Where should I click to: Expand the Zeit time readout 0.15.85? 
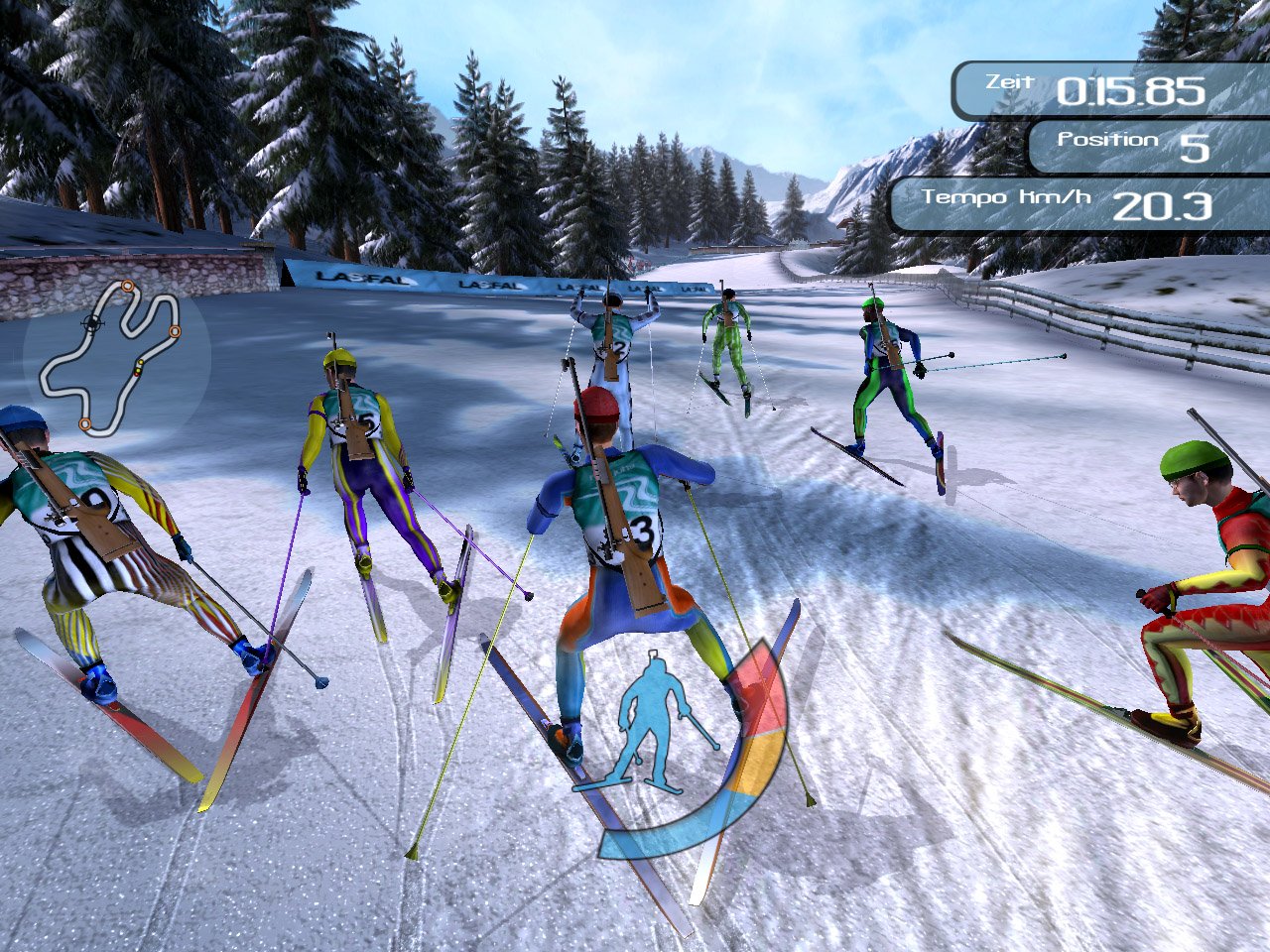1135,92
